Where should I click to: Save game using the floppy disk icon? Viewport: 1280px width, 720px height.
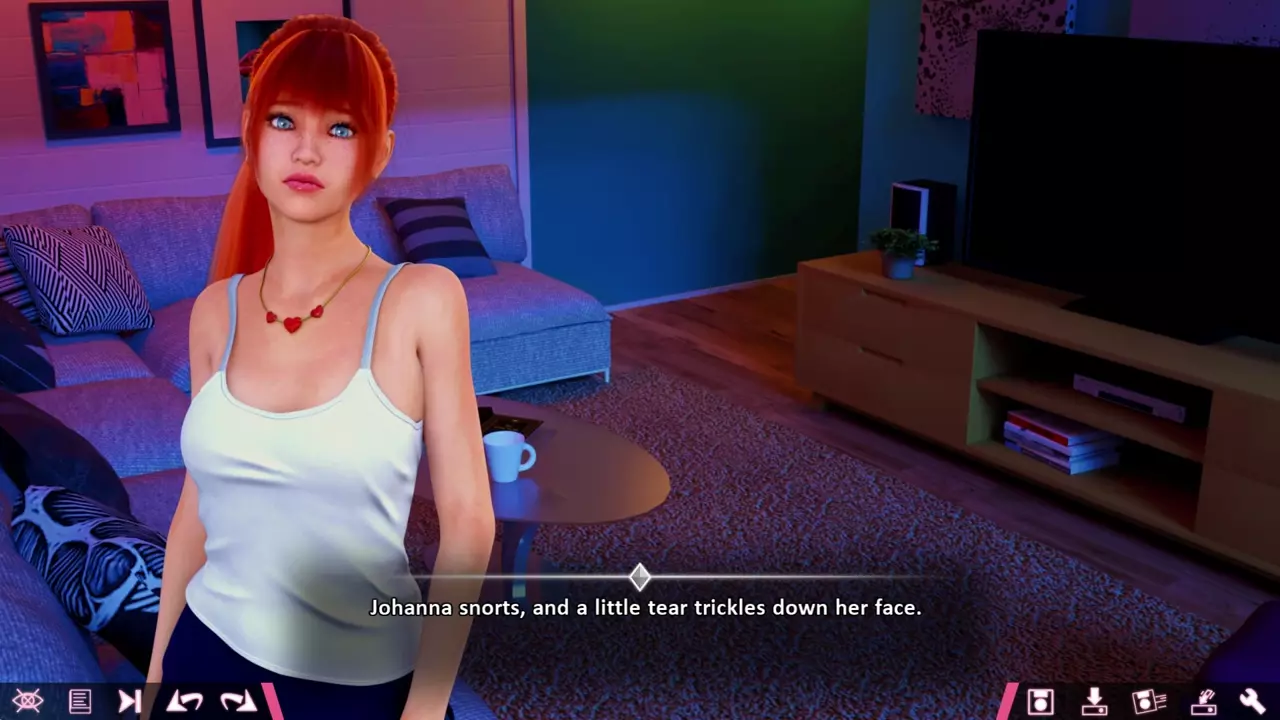pyautogui.click(x=1041, y=701)
